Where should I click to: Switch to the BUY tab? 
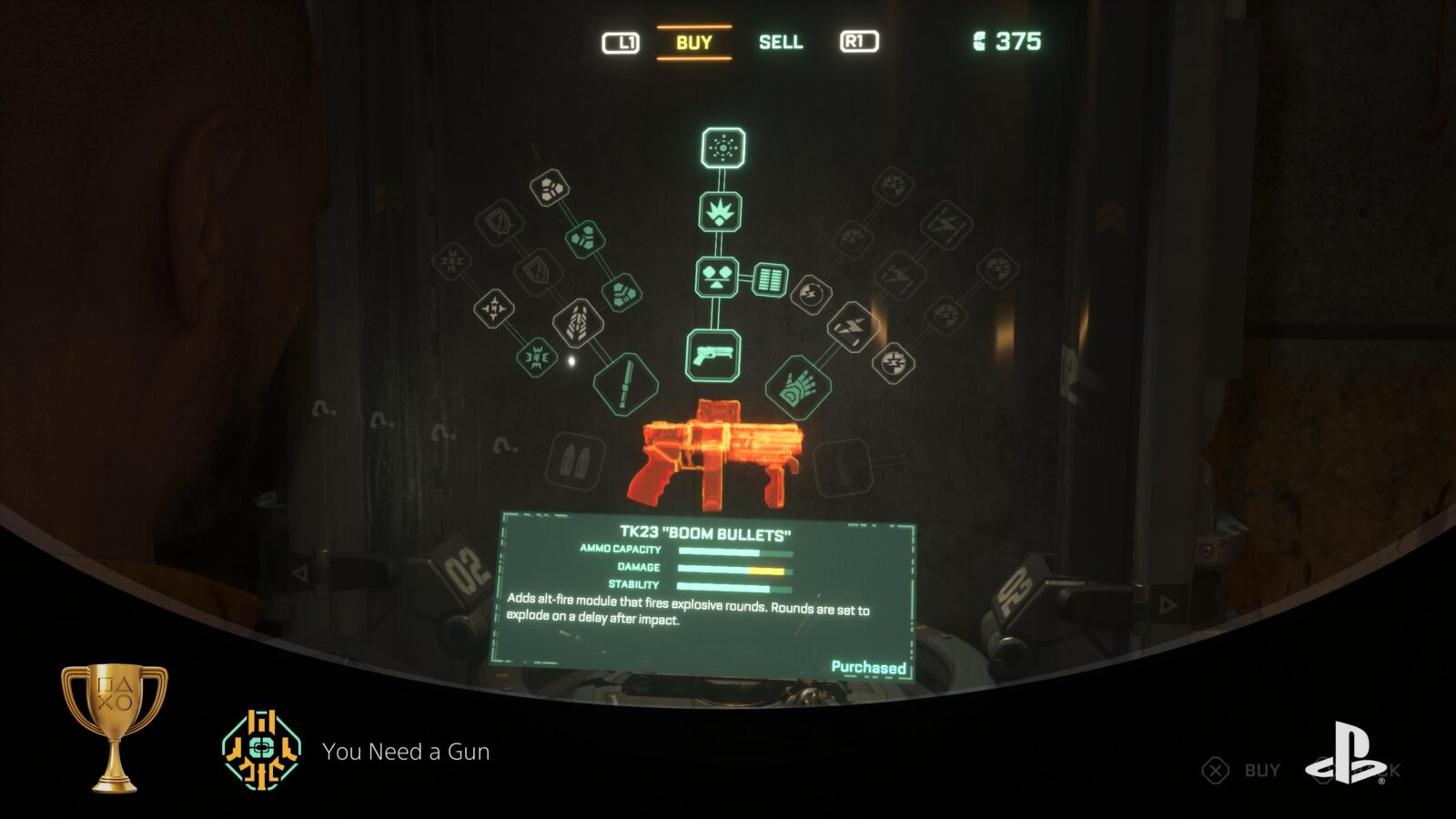coord(693,42)
